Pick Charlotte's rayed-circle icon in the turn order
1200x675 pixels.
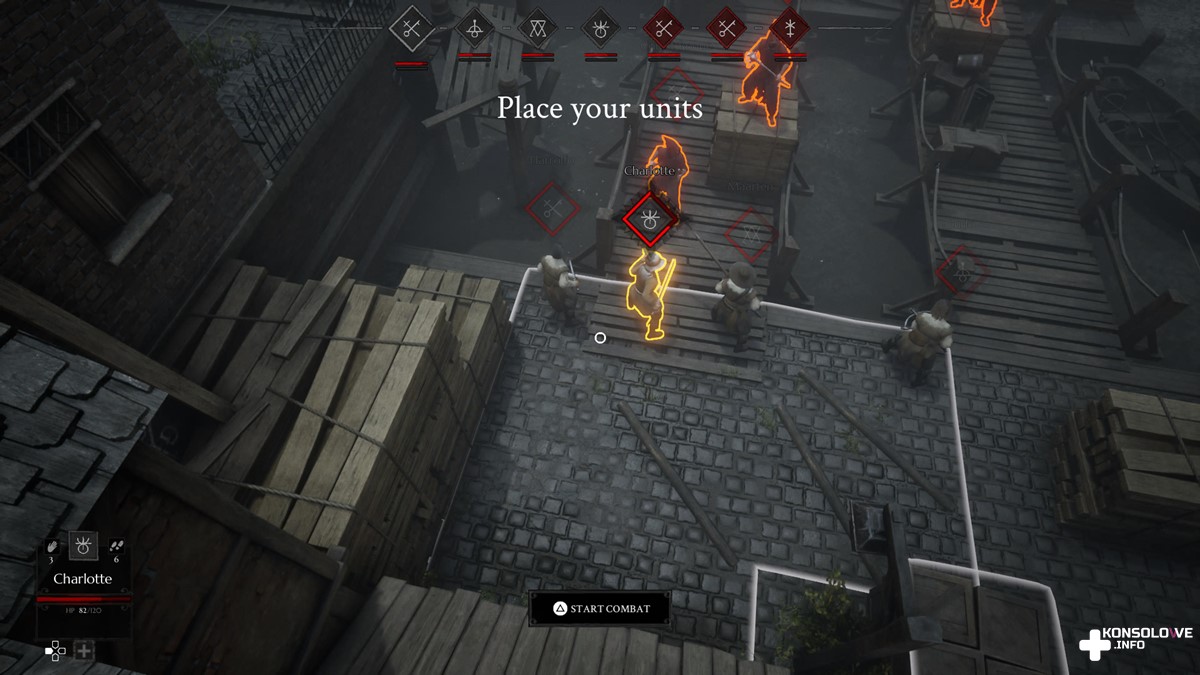pos(600,28)
